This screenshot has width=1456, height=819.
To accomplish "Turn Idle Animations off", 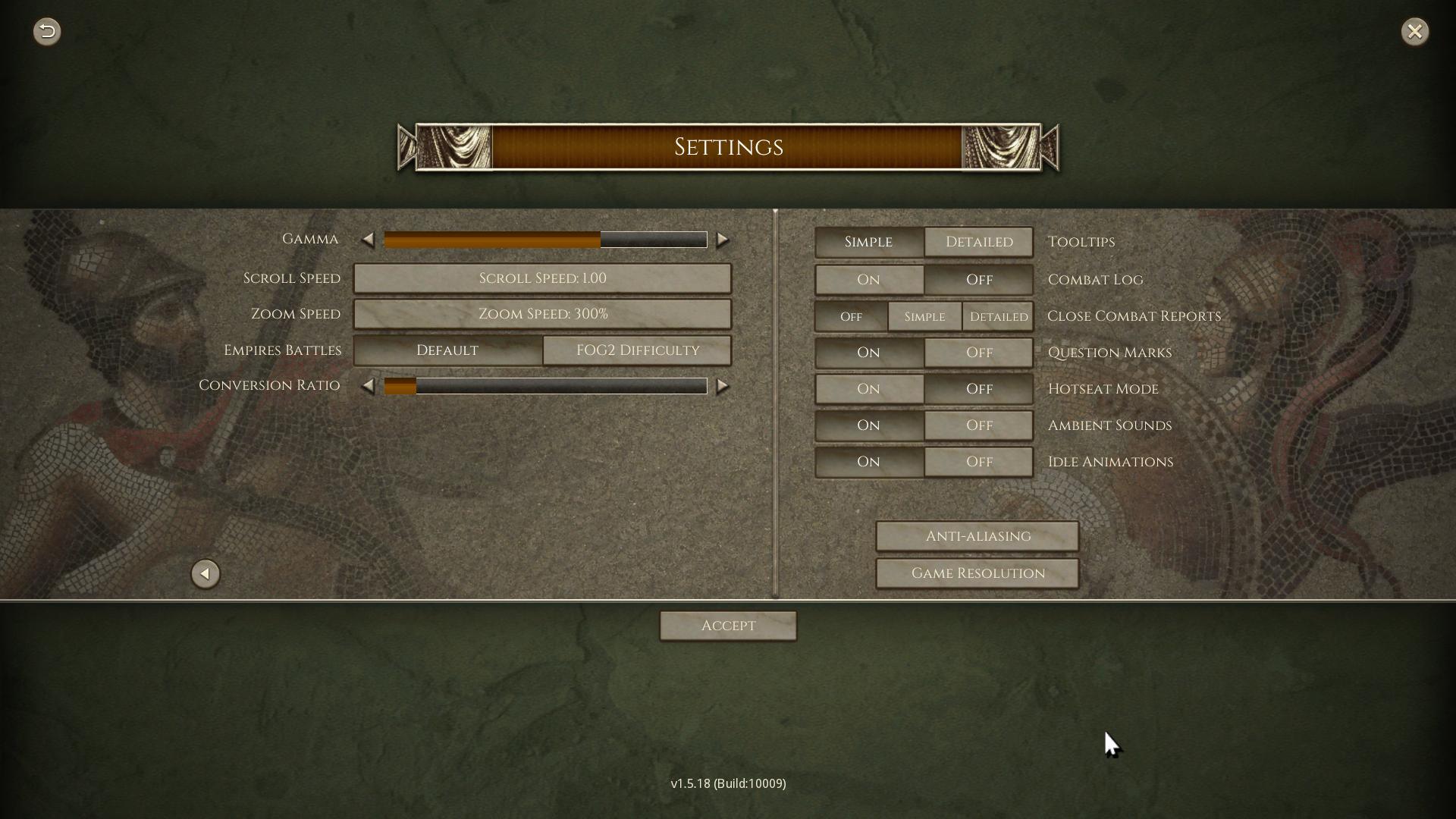I will (979, 462).
